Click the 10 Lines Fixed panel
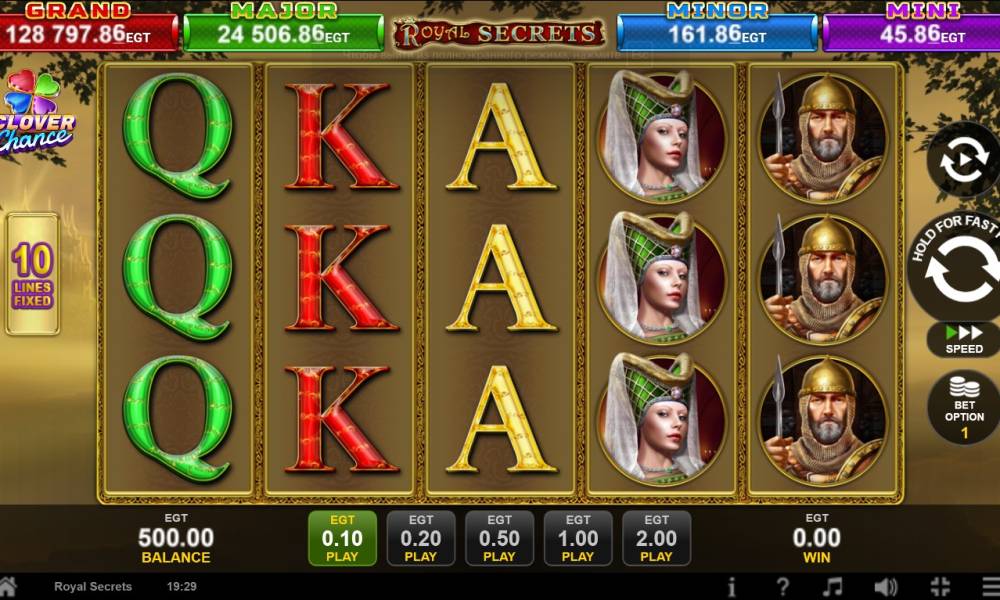This screenshot has height=600, width=1000. [x=33, y=273]
